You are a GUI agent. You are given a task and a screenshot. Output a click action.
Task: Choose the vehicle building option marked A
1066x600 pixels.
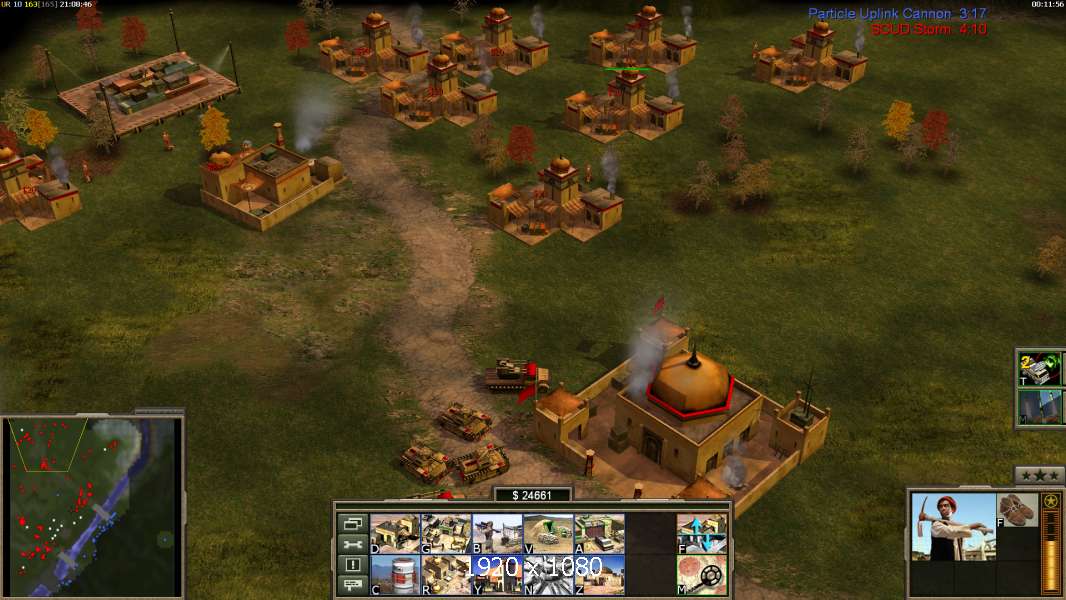point(599,534)
